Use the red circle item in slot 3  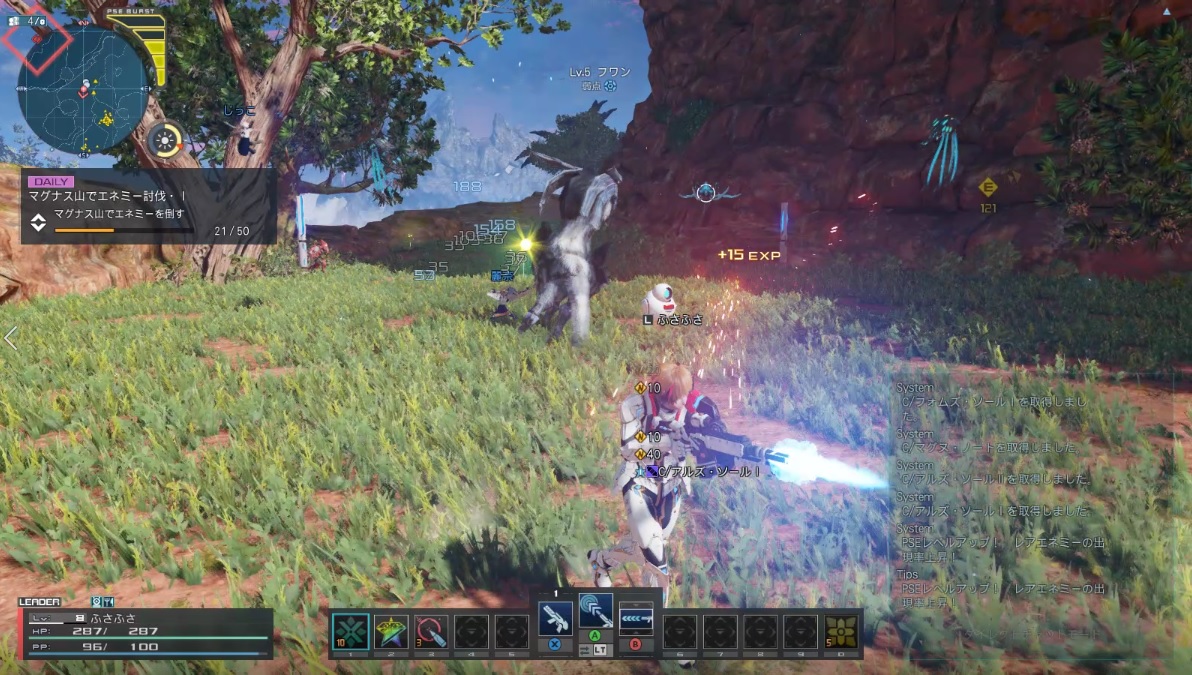click(431, 631)
